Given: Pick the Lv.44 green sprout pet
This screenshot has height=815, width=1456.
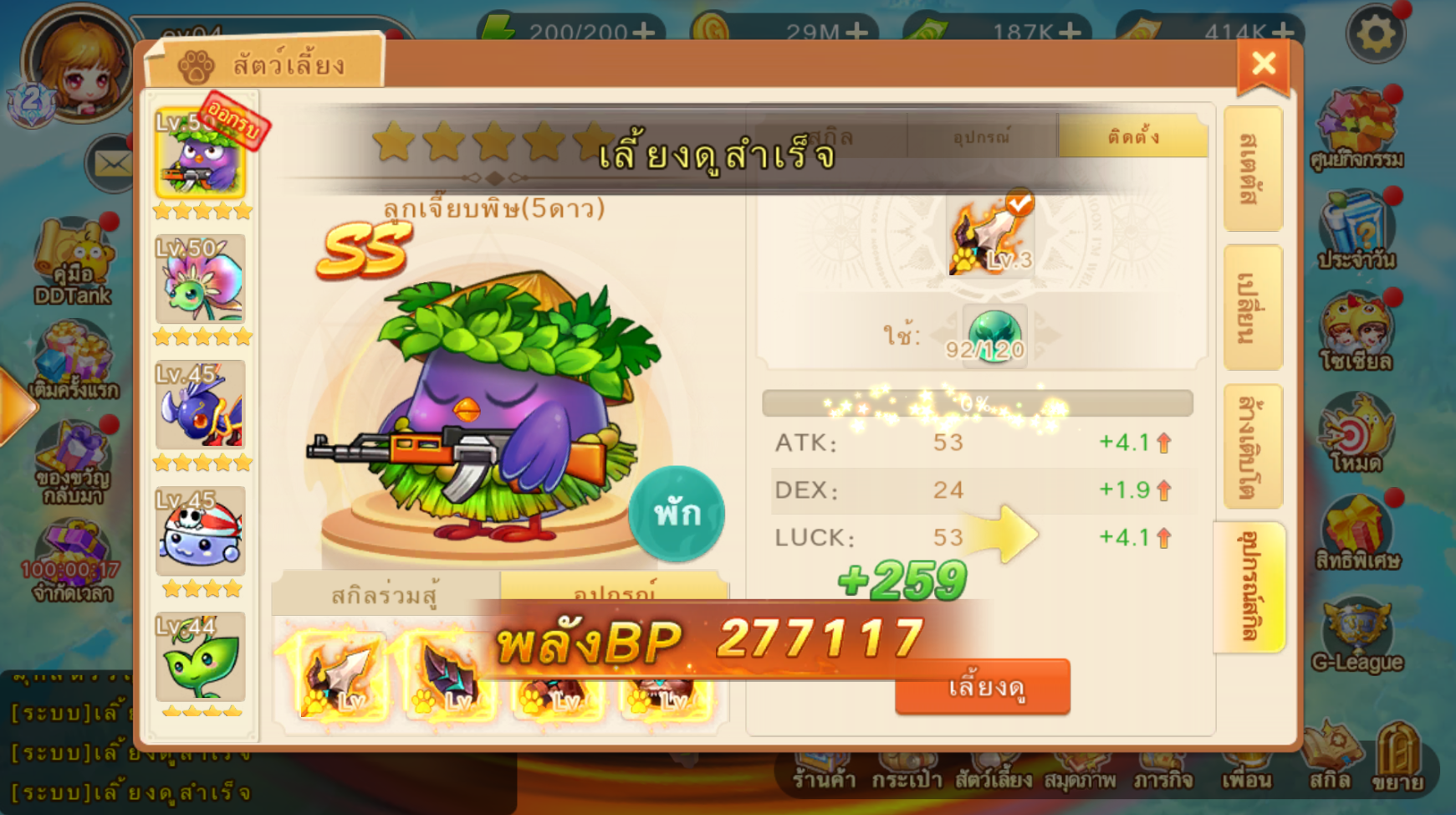Looking at the screenshot, I should (201, 658).
